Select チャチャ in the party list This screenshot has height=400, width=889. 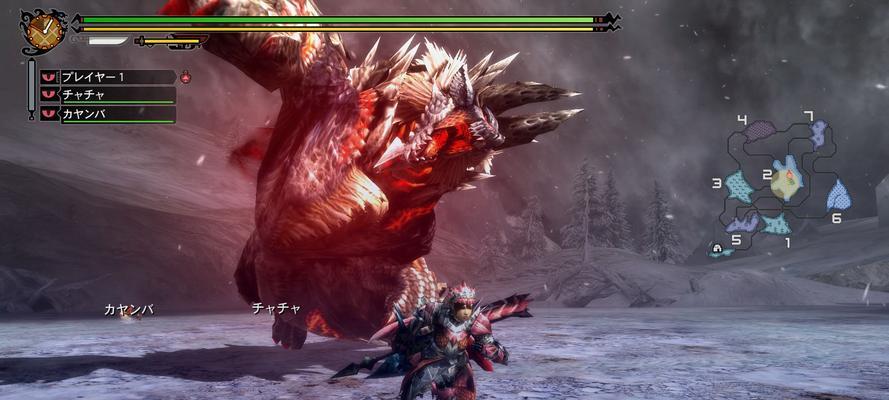tap(107, 95)
